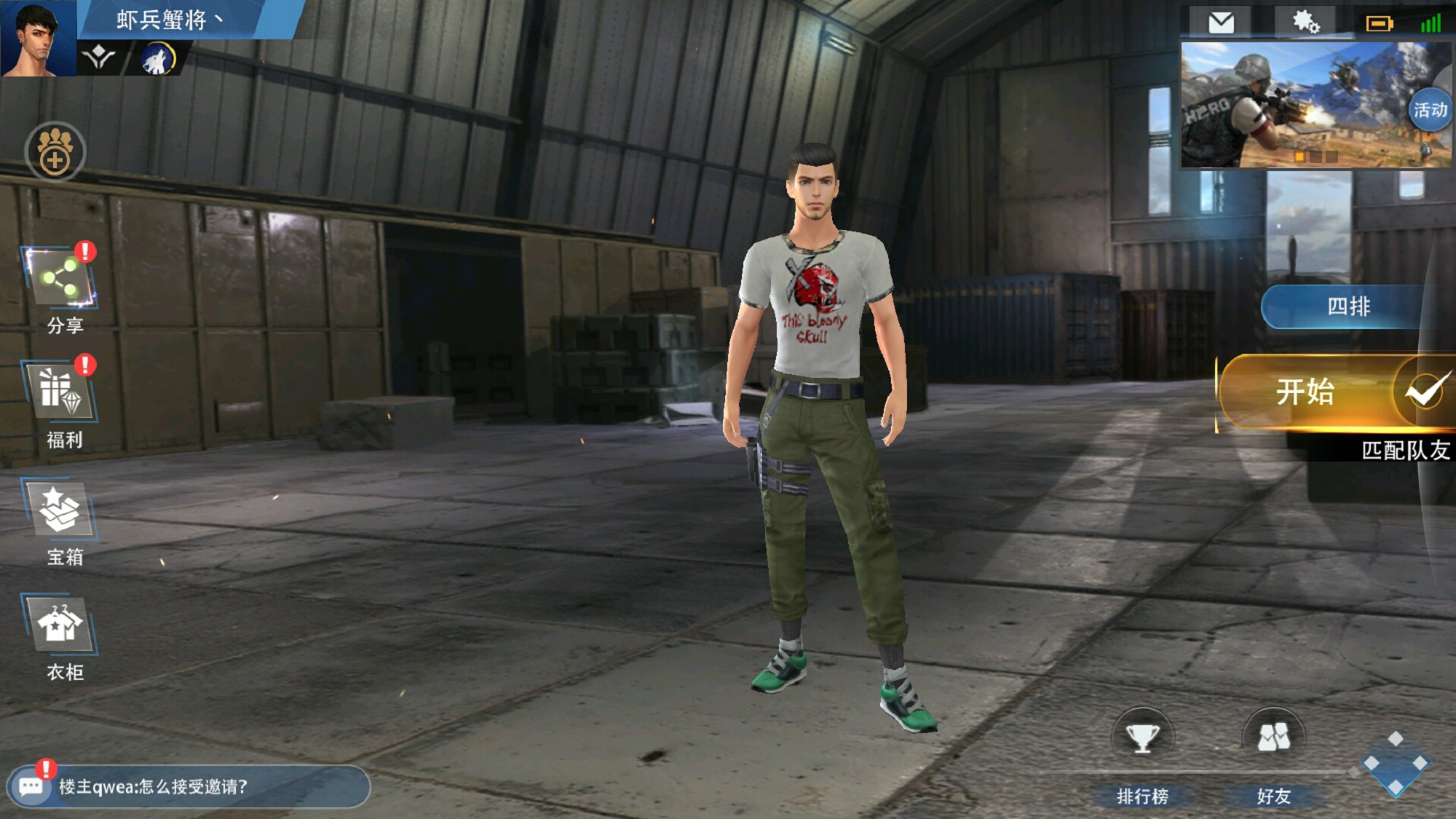Start the match with 开始

tap(1305, 392)
